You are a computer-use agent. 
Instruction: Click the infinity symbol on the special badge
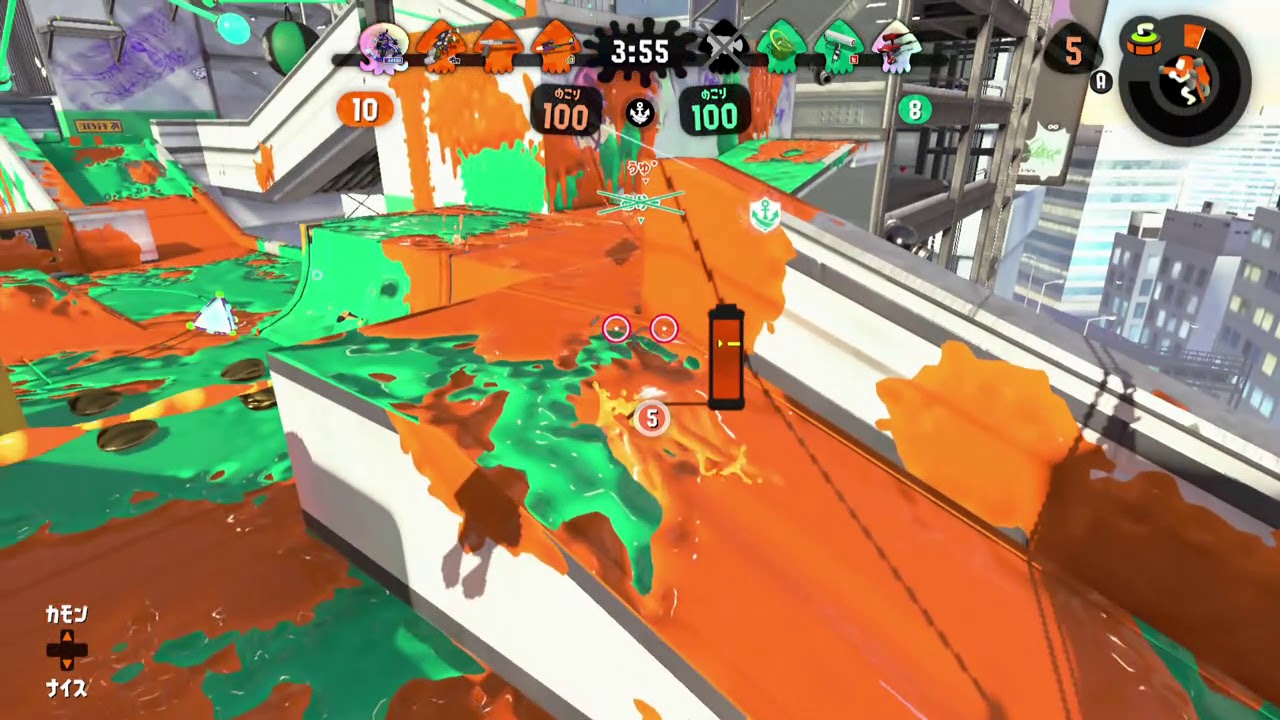pos(1052,126)
